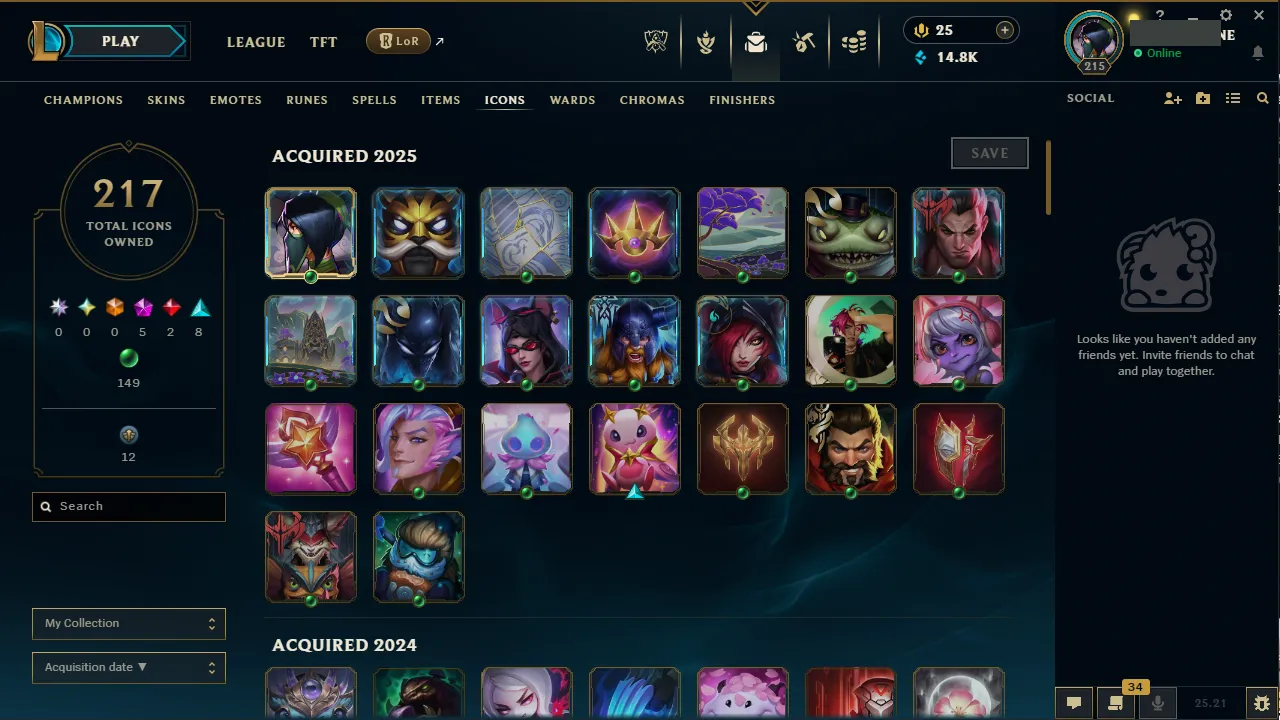Viewport: 1280px width, 720px height.
Task: Switch to the SKINS tab
Action: click(166, 100)
